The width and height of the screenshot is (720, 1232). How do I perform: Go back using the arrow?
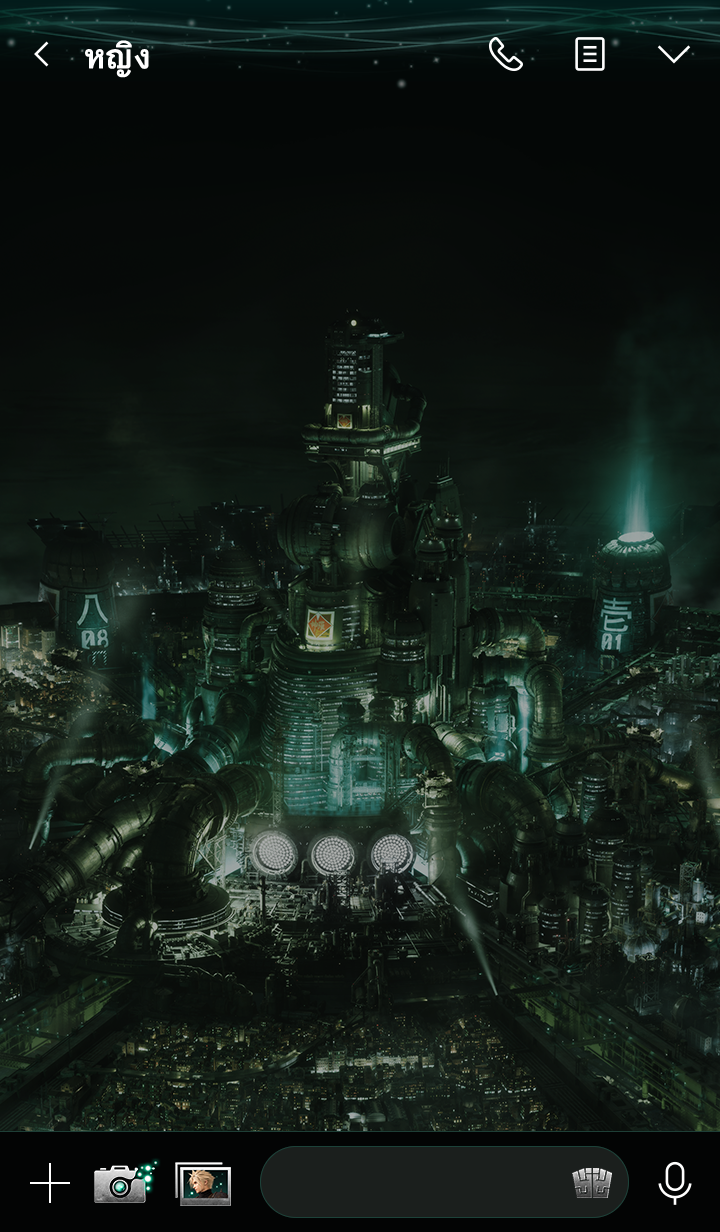[x=41, y=55]
